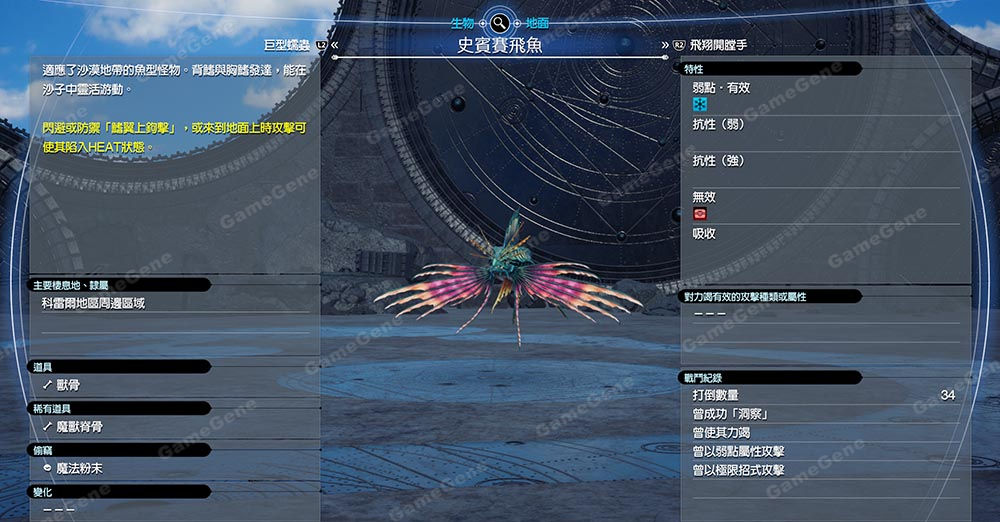Select the 曾使其力竭 record row
Screen dimensions: 1000x522
tap(820, 432)
